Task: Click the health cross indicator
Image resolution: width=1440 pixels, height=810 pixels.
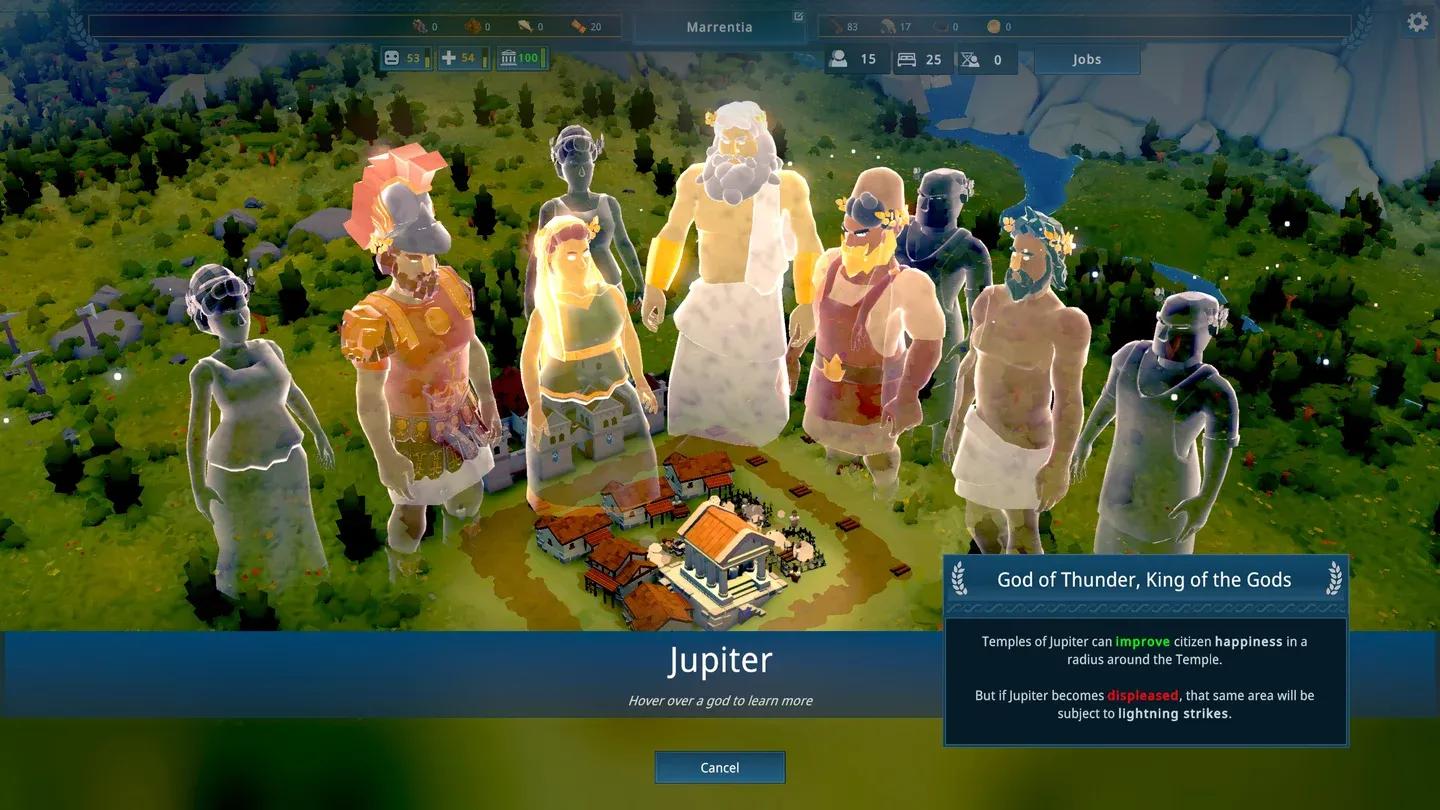Action: pos(449,58)
